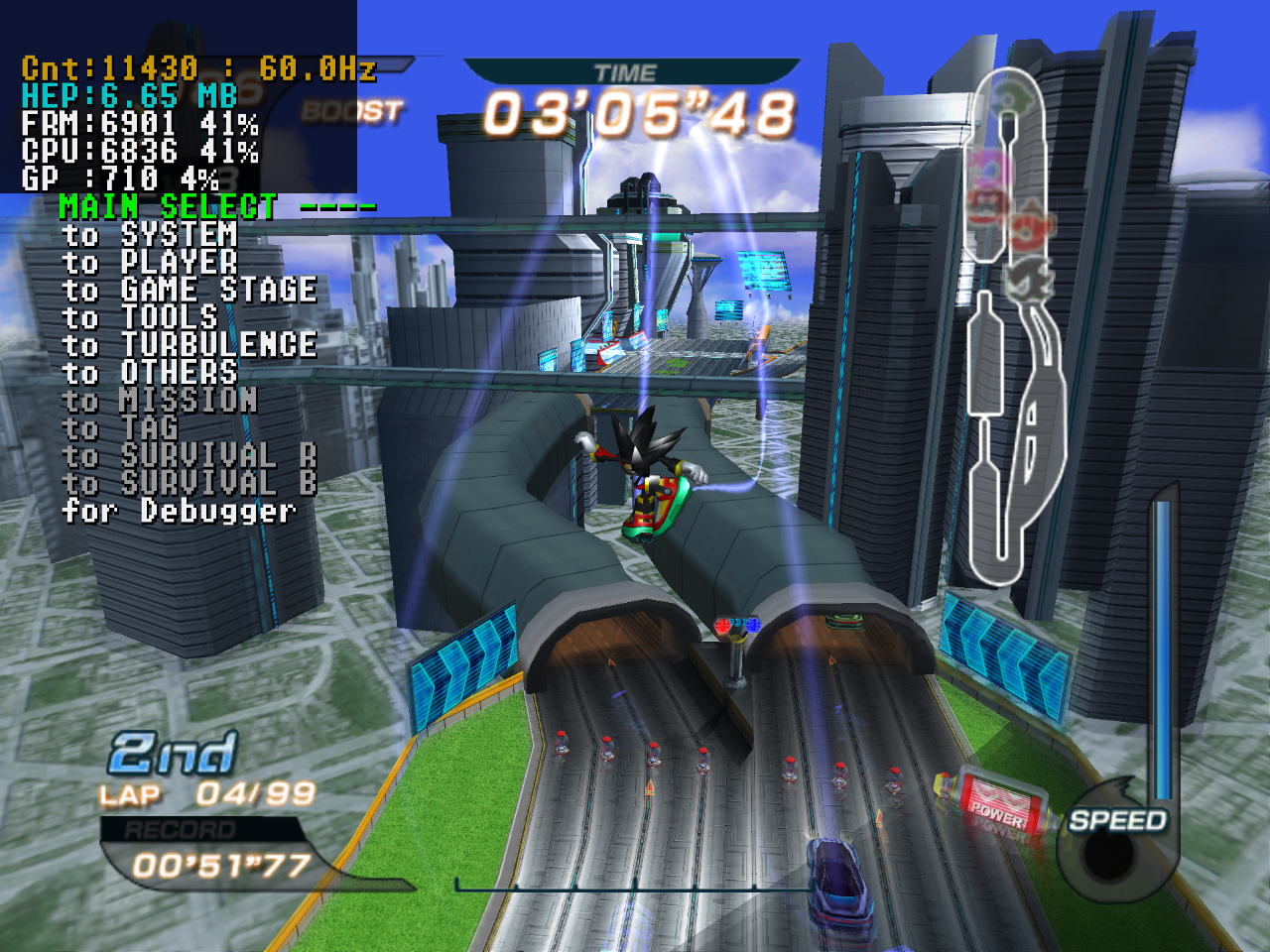
Task: Choose the "to SURVIVAL B" entry
Action: pyautogui.click(x=190, y=484)
